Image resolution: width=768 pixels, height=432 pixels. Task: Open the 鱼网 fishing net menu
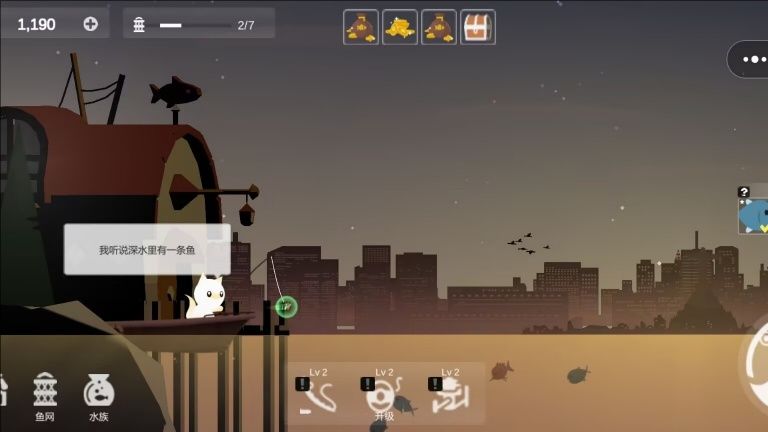(x=46, y=395)
